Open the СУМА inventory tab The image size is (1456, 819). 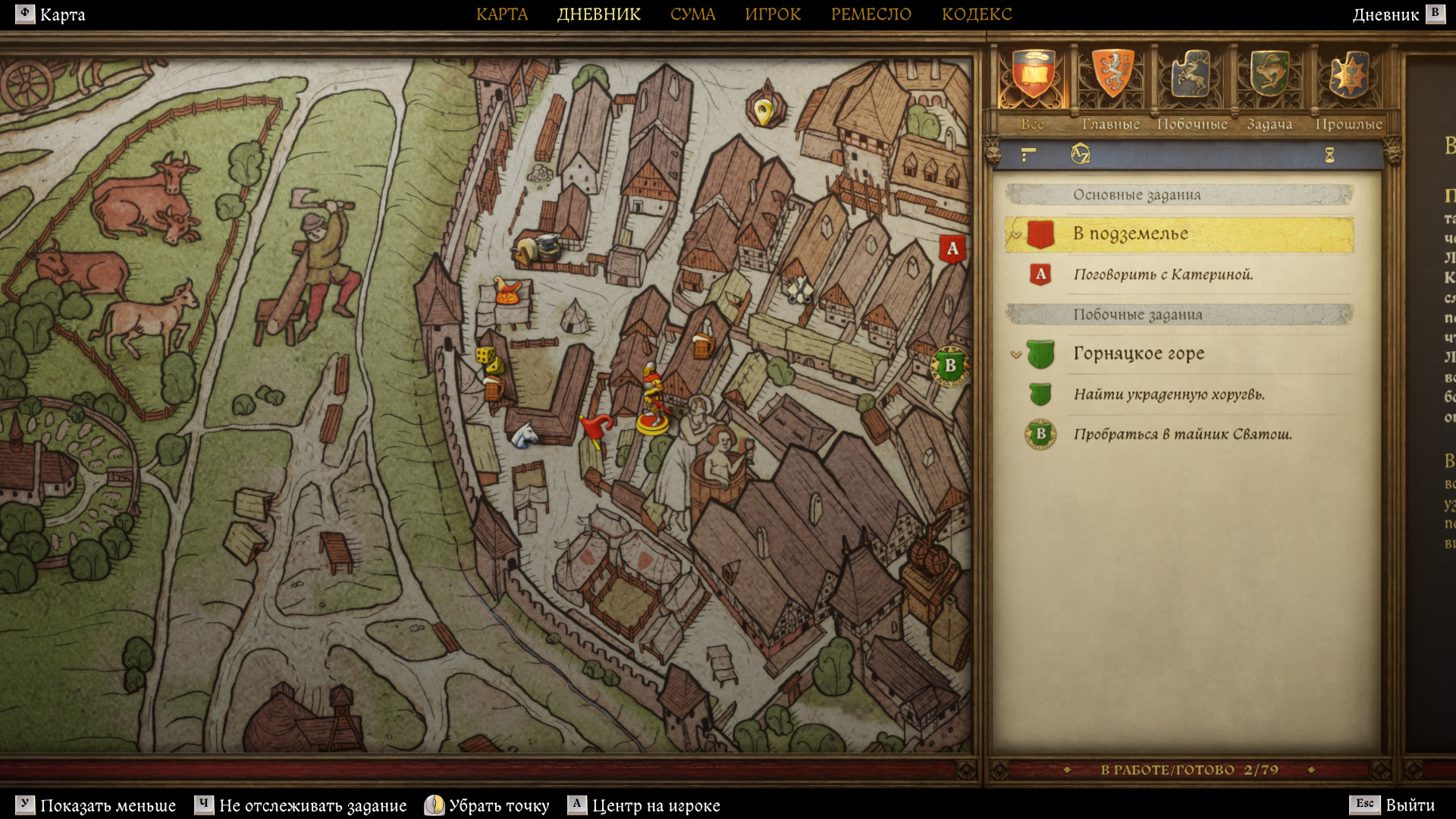point(692,14)
